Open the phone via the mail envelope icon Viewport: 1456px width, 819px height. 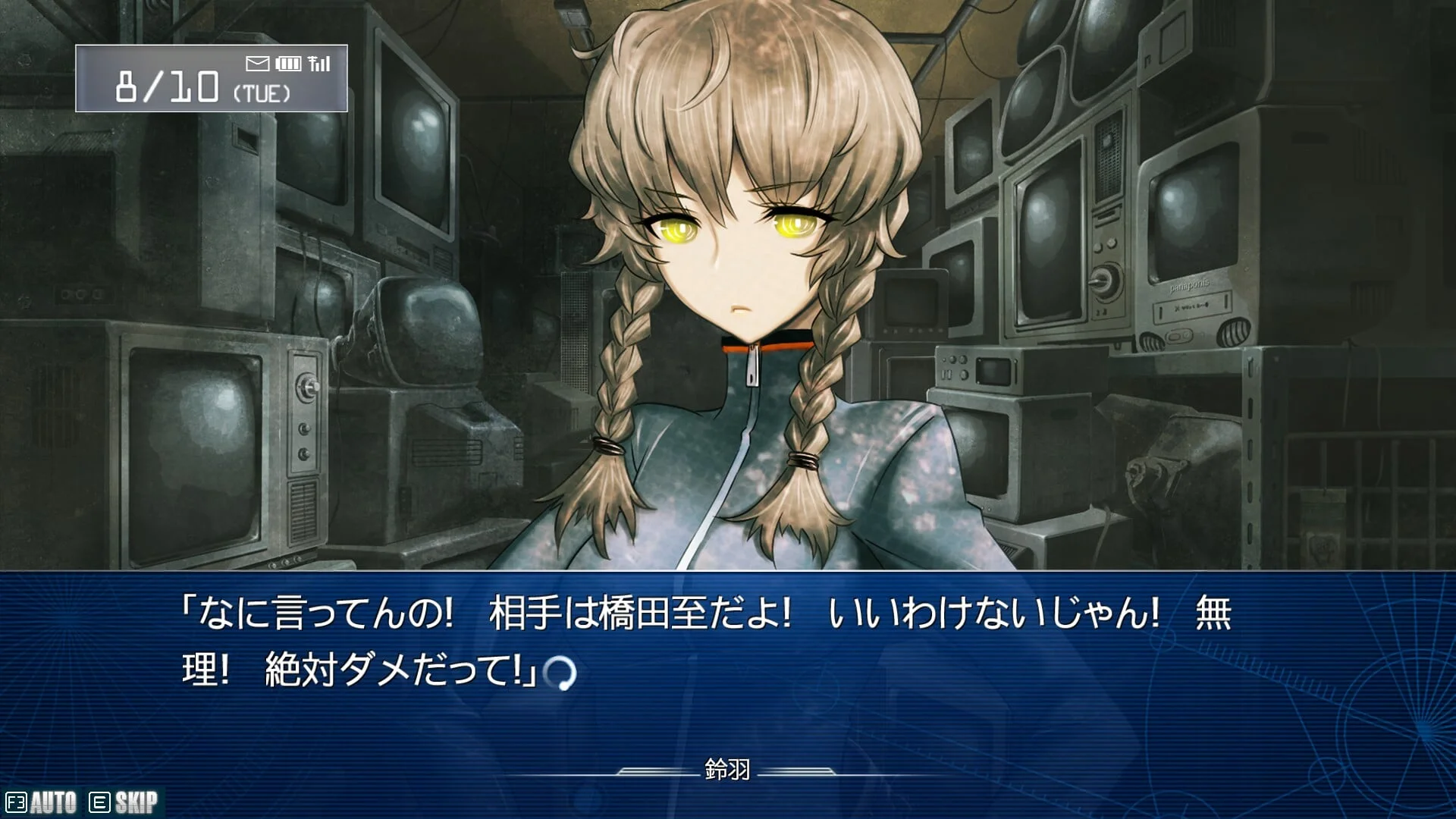[258, 64]
